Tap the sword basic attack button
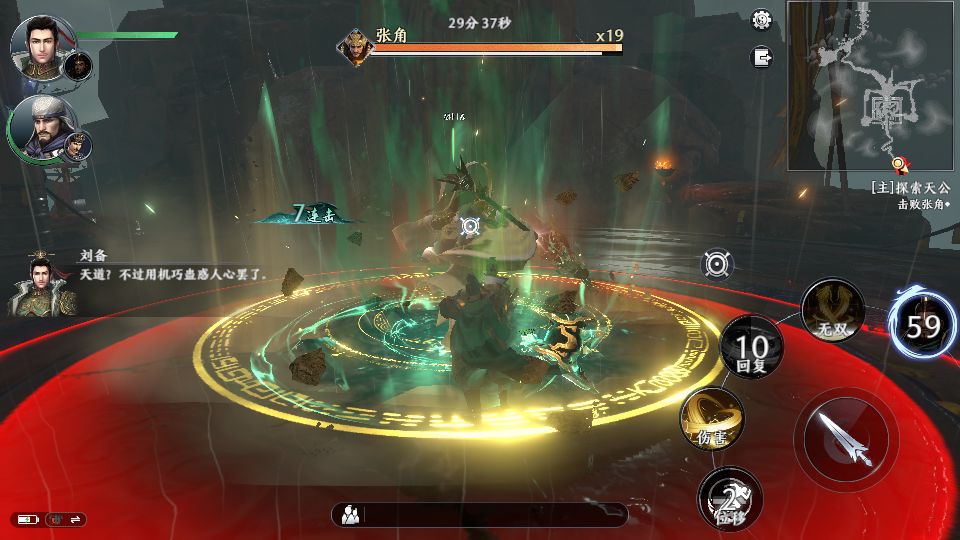 coord(846,438)
